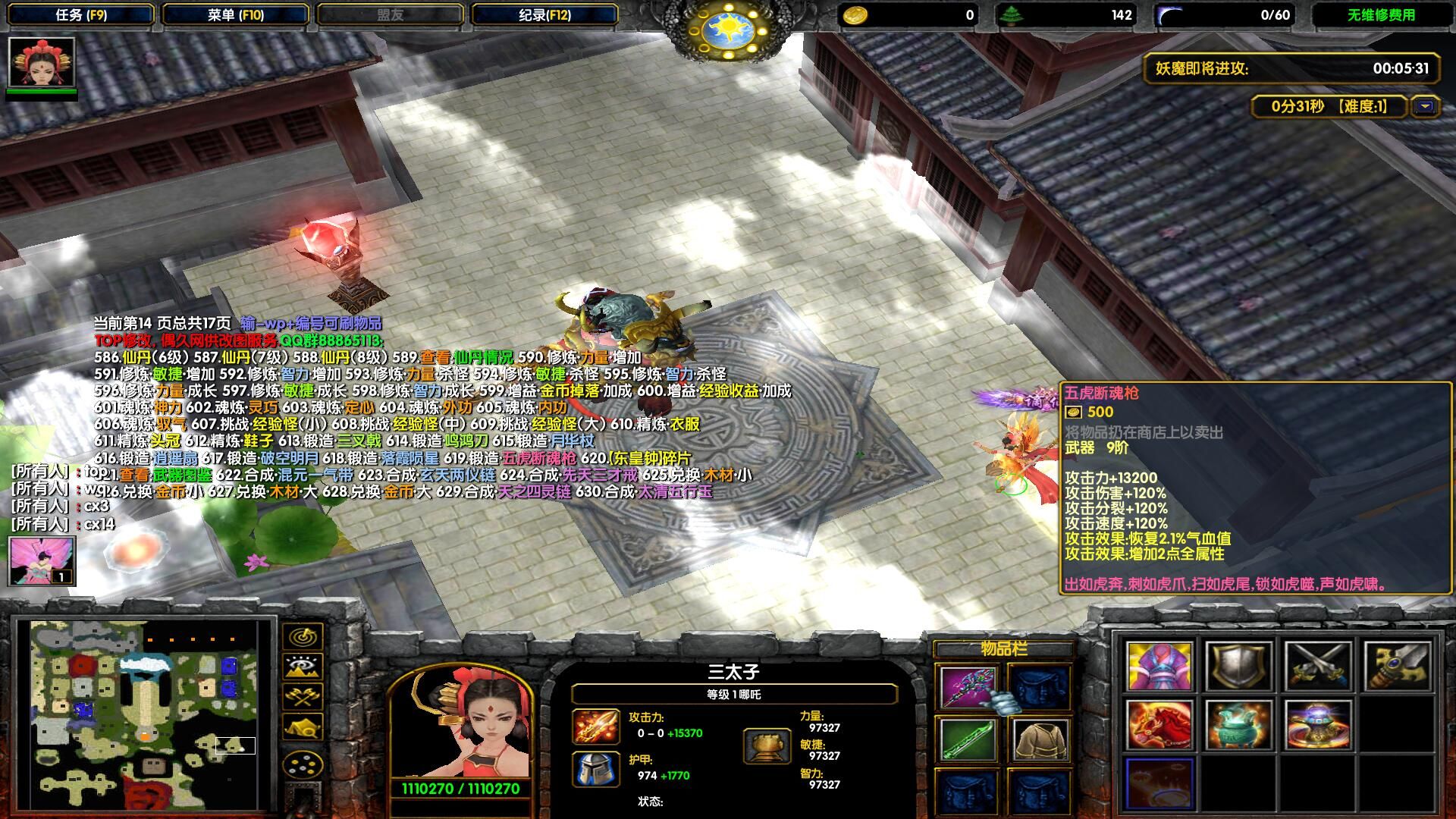The width and height of the screenshot is (1456, 819).
Task: Click the formation movement toggle button
Action: pyautogui.click(x=303, y=764)
